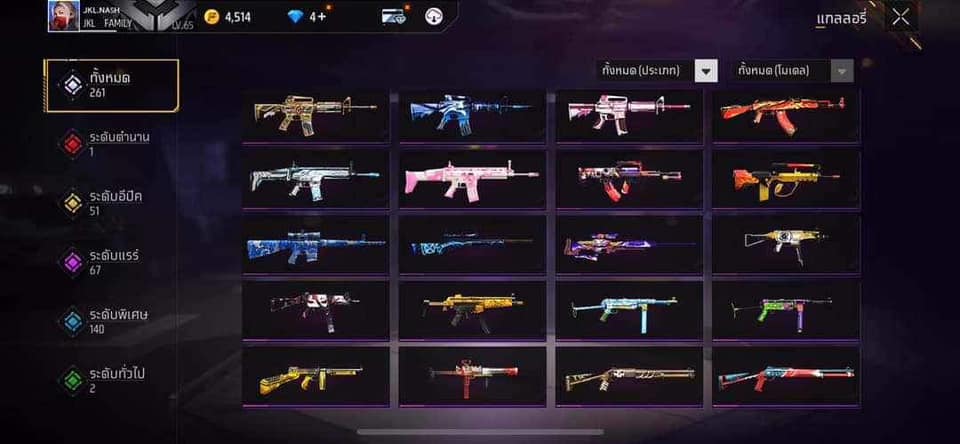Open the voucher ticket icon in top bar

pos(394,17)
